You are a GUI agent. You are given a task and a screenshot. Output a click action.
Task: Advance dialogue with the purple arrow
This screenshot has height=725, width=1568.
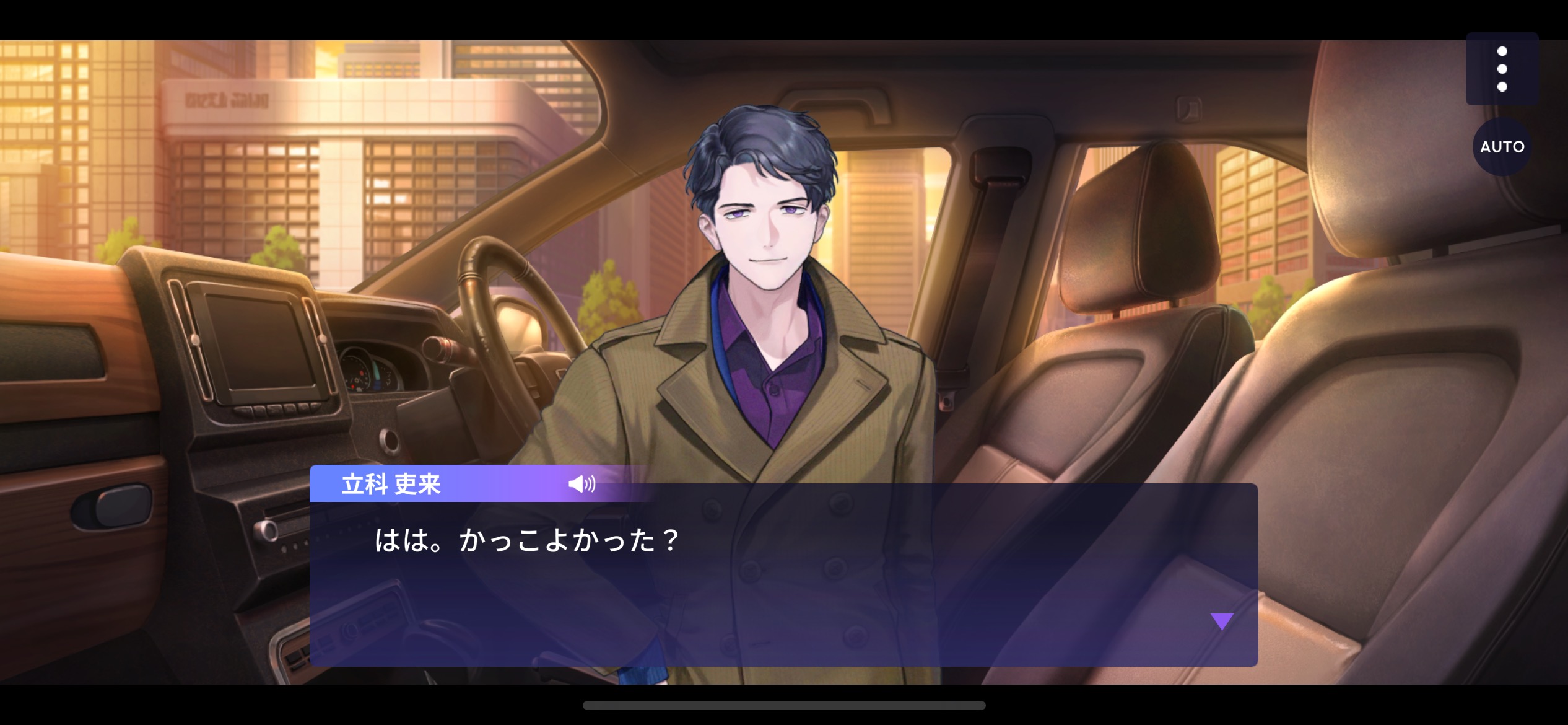coord(1222,621)
